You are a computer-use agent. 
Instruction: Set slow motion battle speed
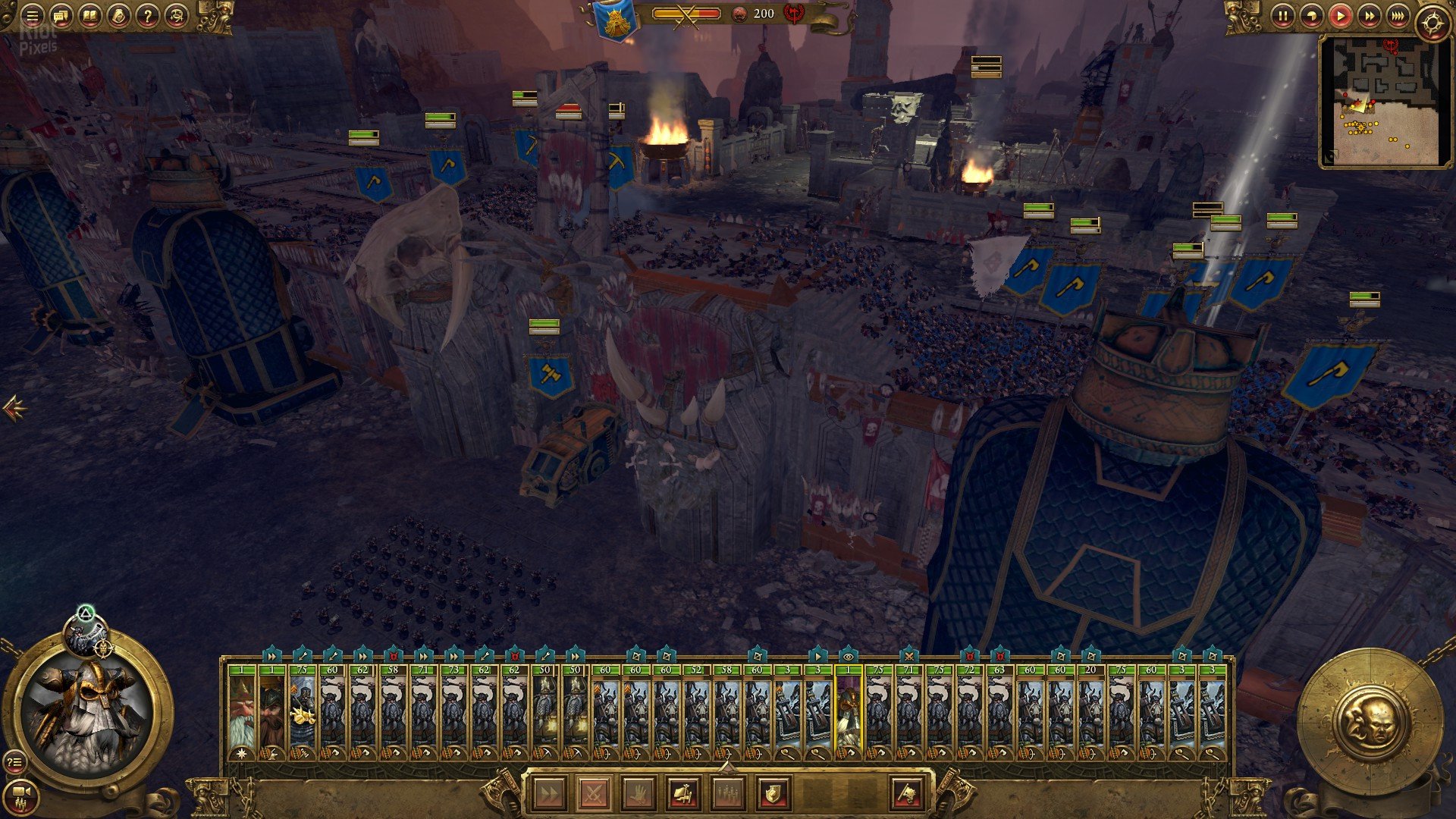(x=1311, y=16)
